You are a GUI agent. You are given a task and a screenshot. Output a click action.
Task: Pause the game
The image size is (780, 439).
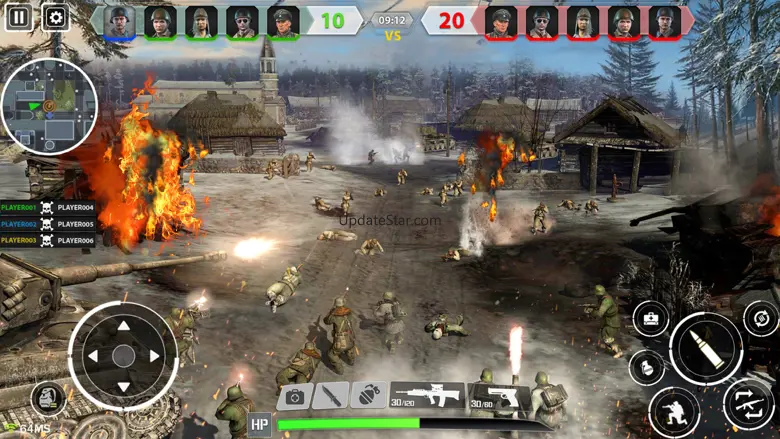[x=17, y=17]
